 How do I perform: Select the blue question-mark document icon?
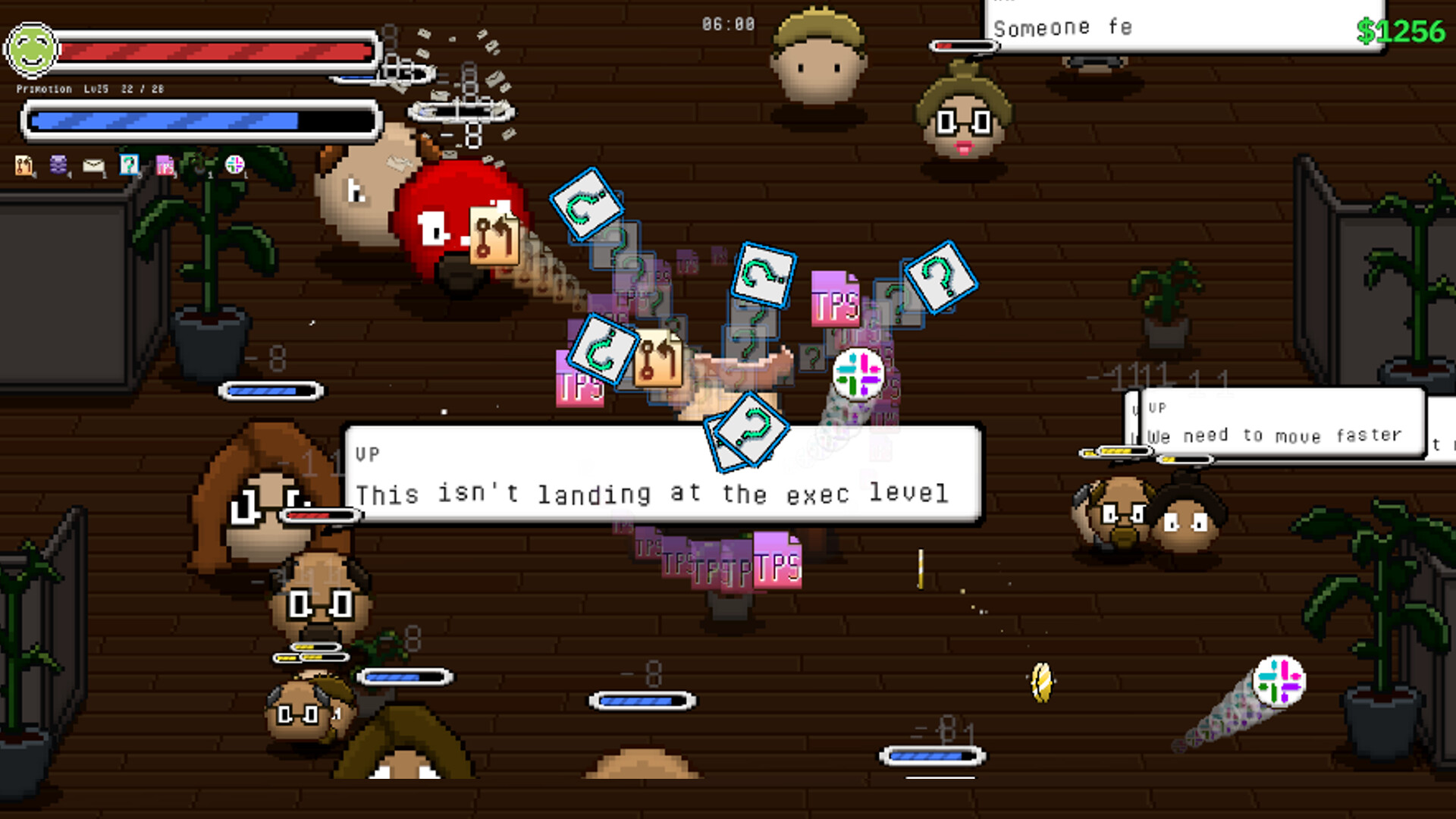[x=129, y=165]
